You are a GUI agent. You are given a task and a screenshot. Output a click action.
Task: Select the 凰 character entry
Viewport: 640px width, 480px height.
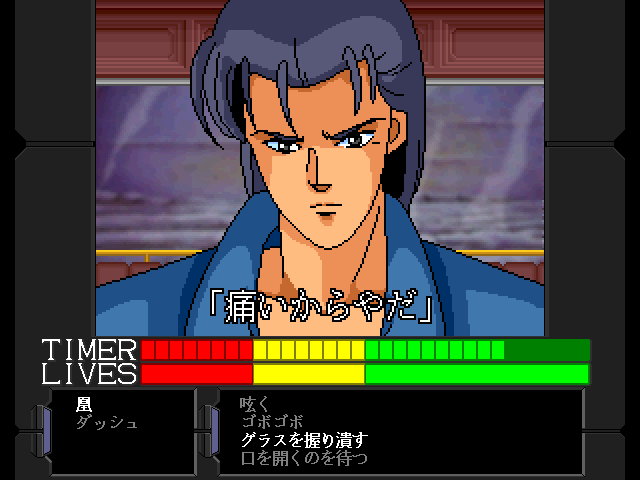click(x=83, y=405)
